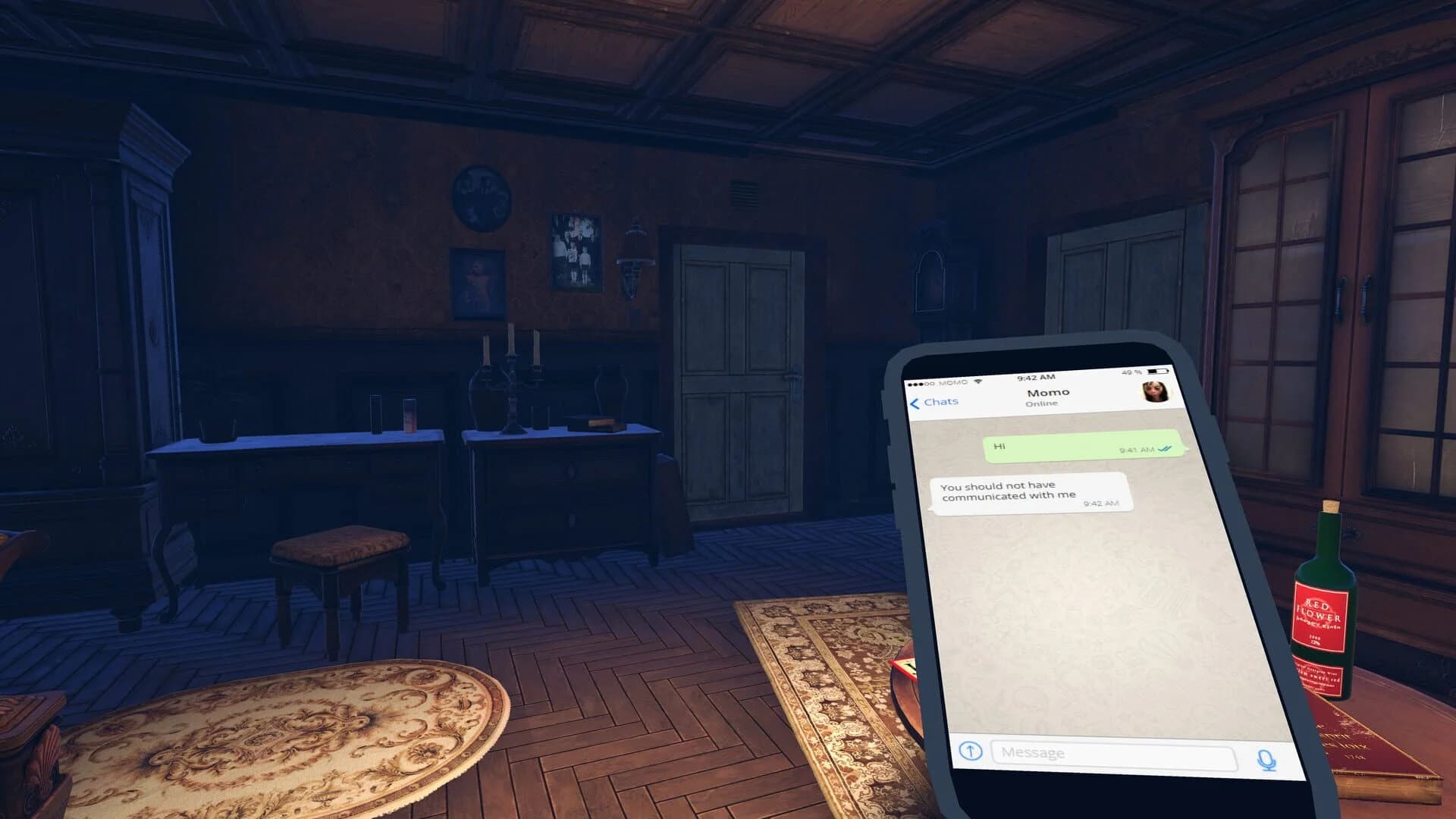The image size is (1456, 819).
Task: Click the Online status text under Momo
Action: [x=1043, y=403]
